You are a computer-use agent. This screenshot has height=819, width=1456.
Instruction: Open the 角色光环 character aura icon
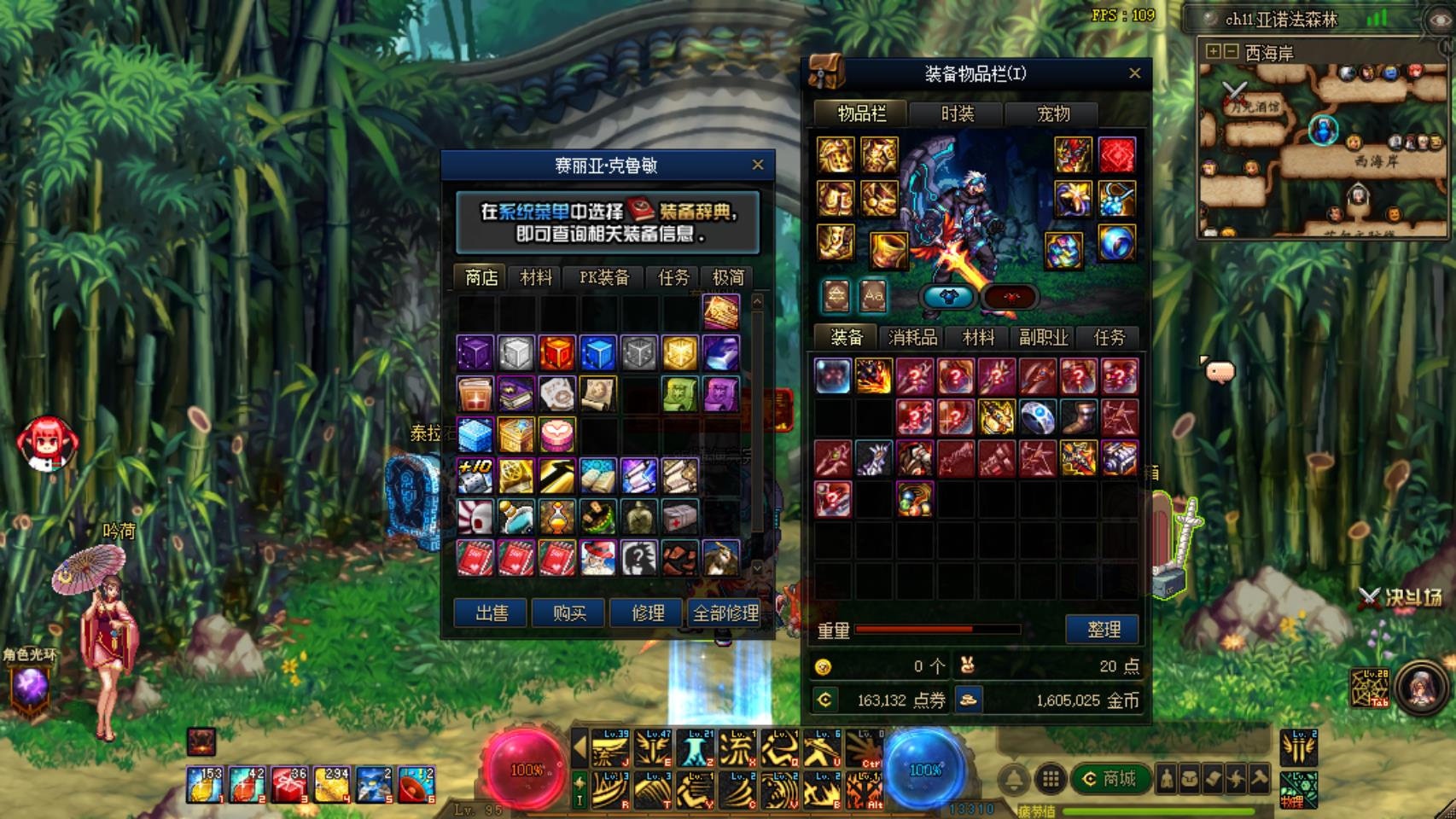31,685
